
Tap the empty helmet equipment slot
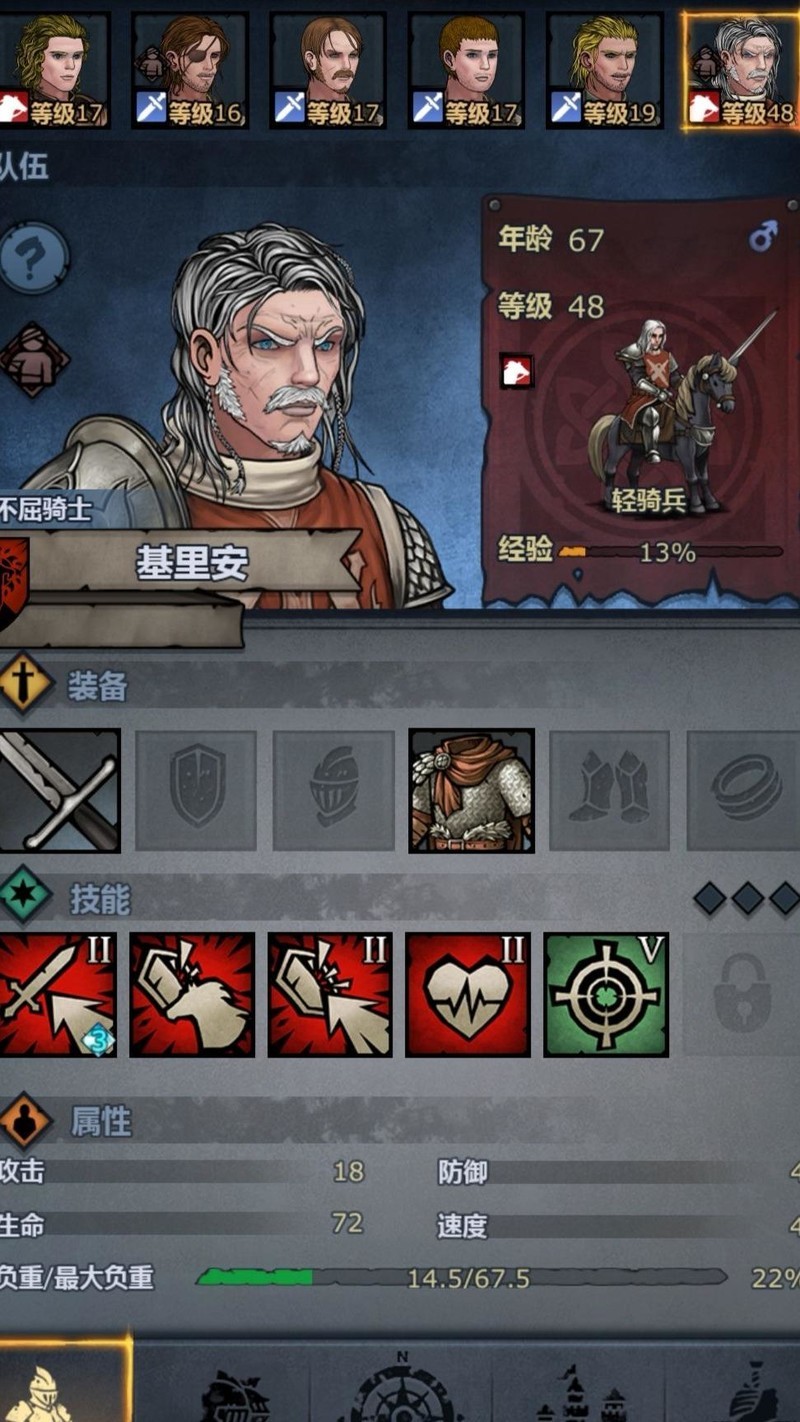(334, 790)
